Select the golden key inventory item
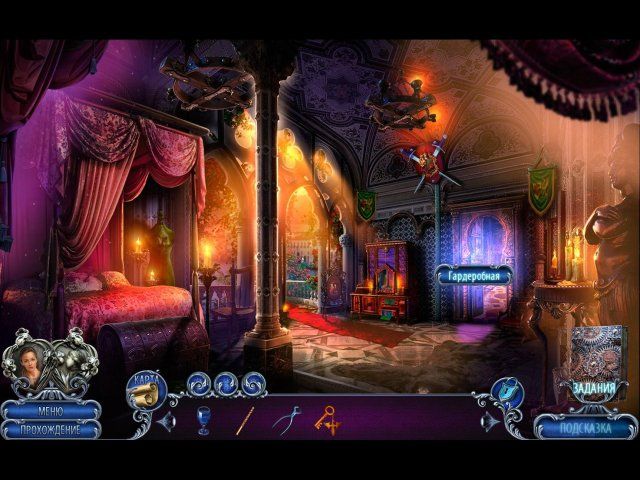The image size is (640, 480). click(x=328, y=420)
